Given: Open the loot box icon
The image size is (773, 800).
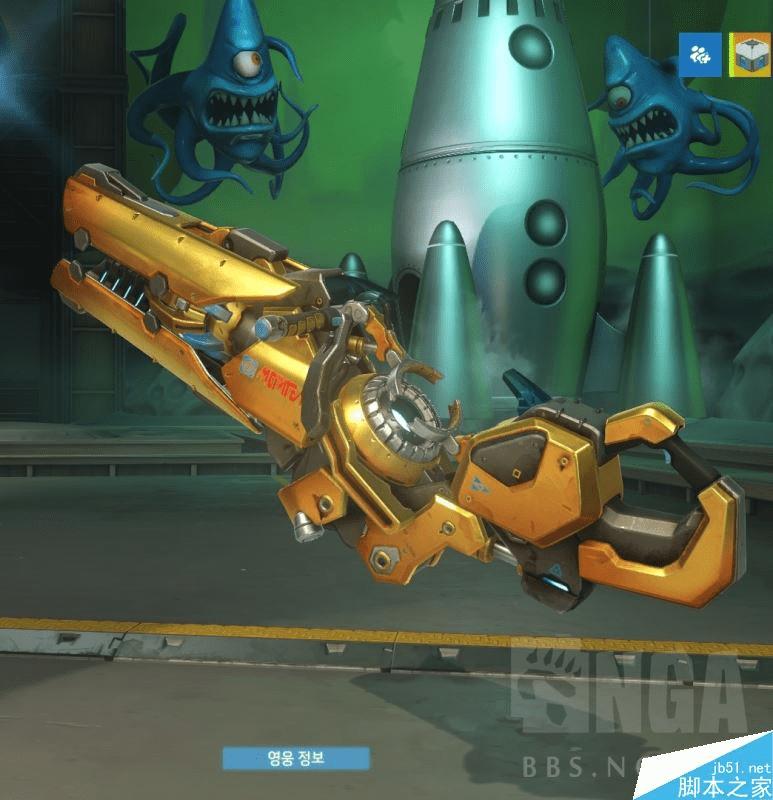Looking at the screenshot, I should 746,55.
